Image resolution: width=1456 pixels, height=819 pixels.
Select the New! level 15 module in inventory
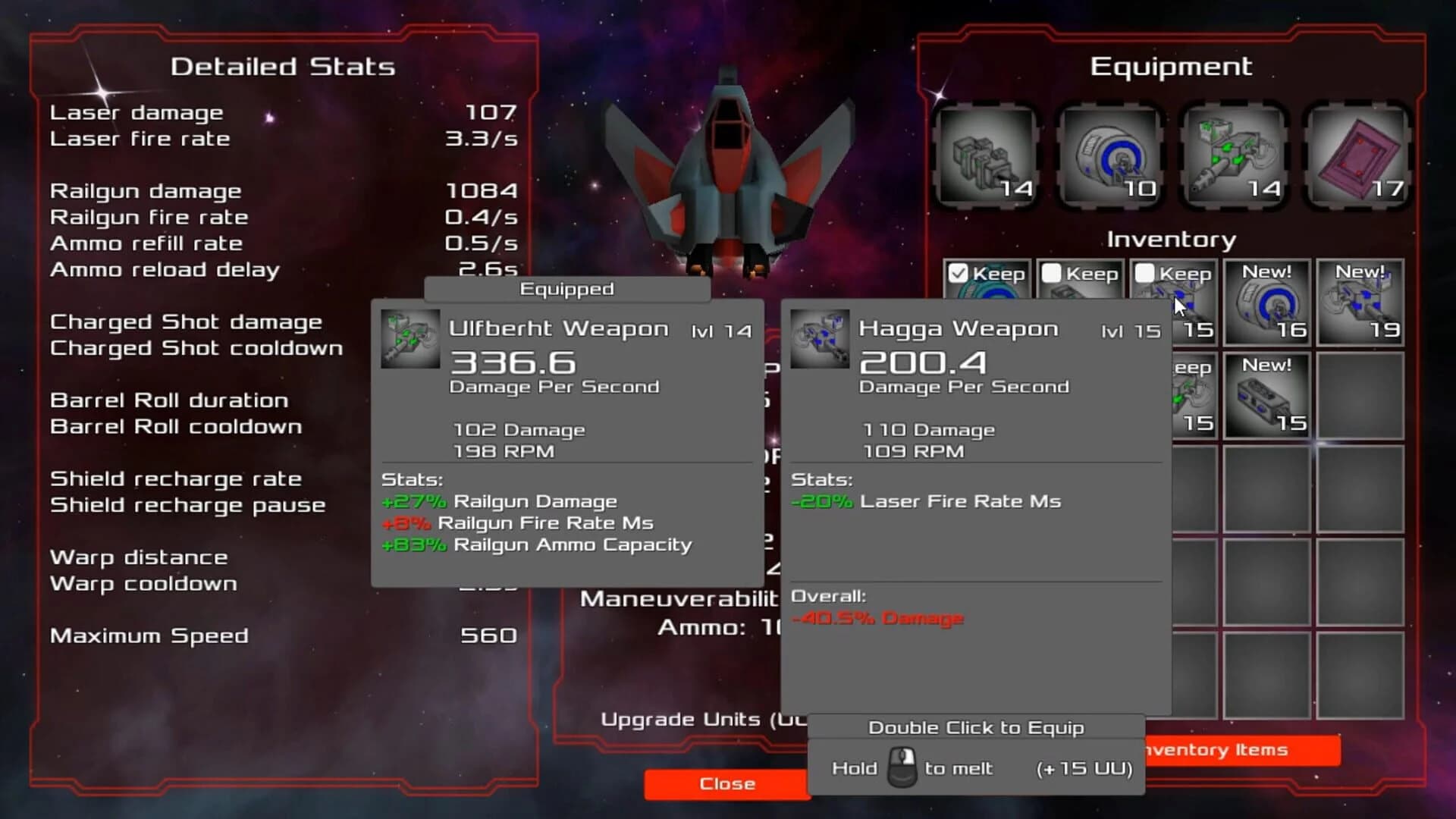(1266, 394)
